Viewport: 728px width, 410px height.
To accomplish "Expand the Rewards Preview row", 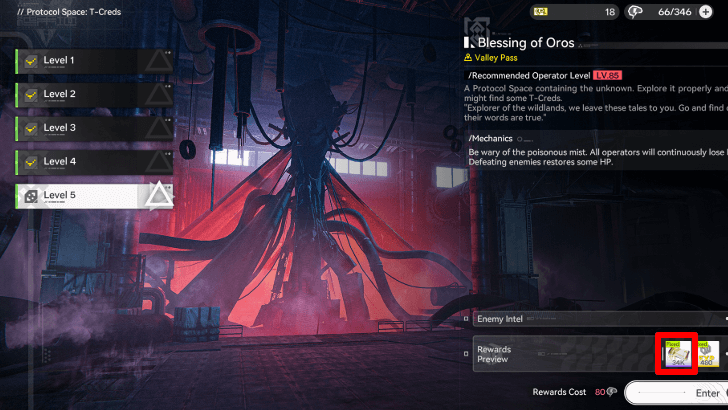I will [x=560, y=355].
